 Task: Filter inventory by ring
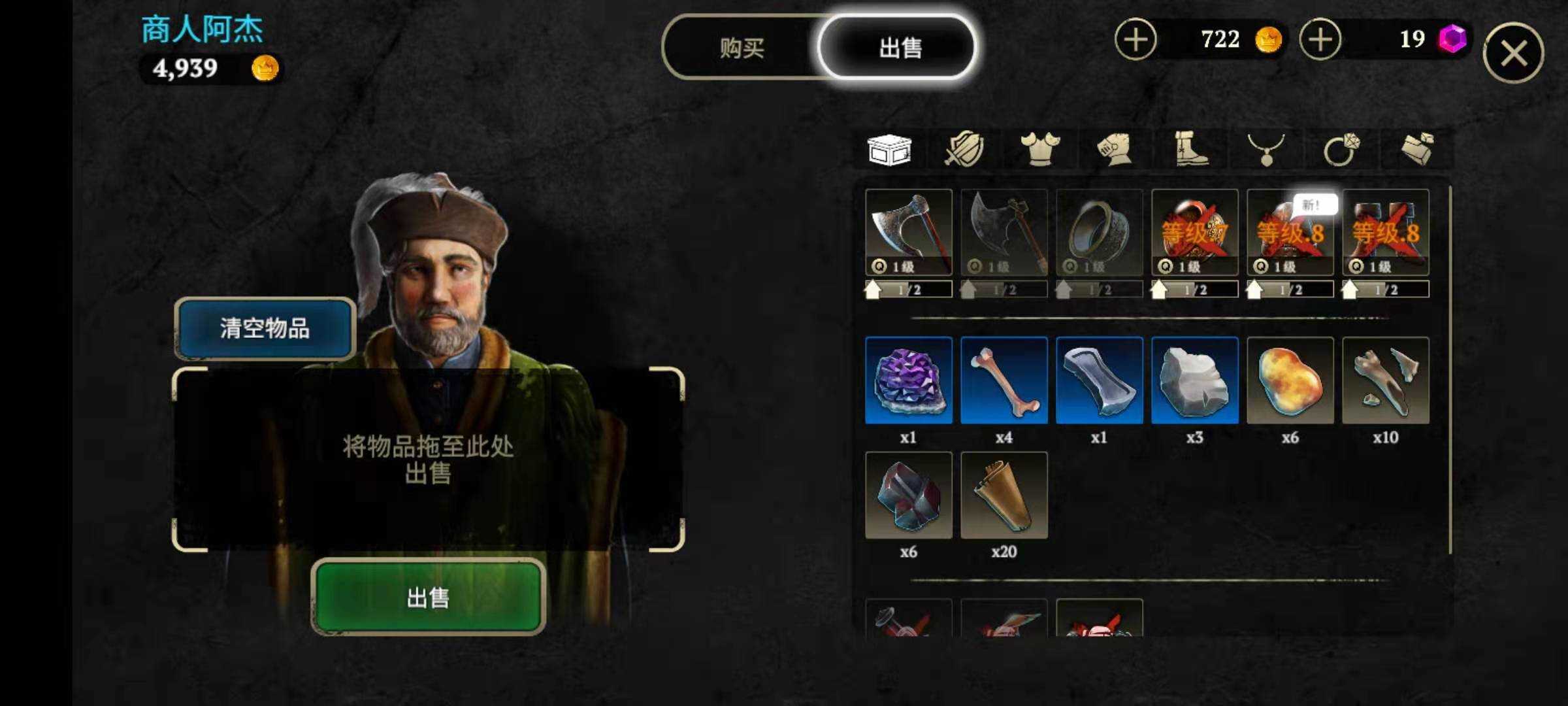coord(1341,150)
